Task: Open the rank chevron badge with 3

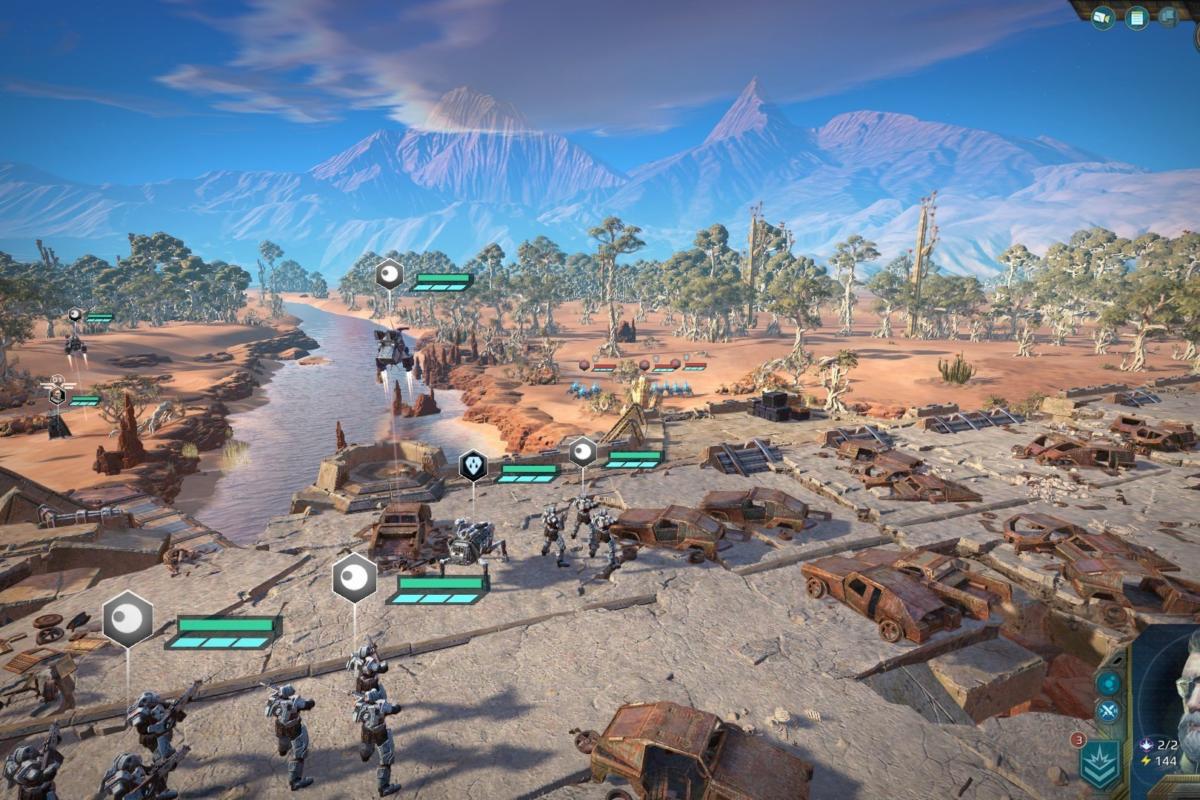Action: click(1099, 764)
